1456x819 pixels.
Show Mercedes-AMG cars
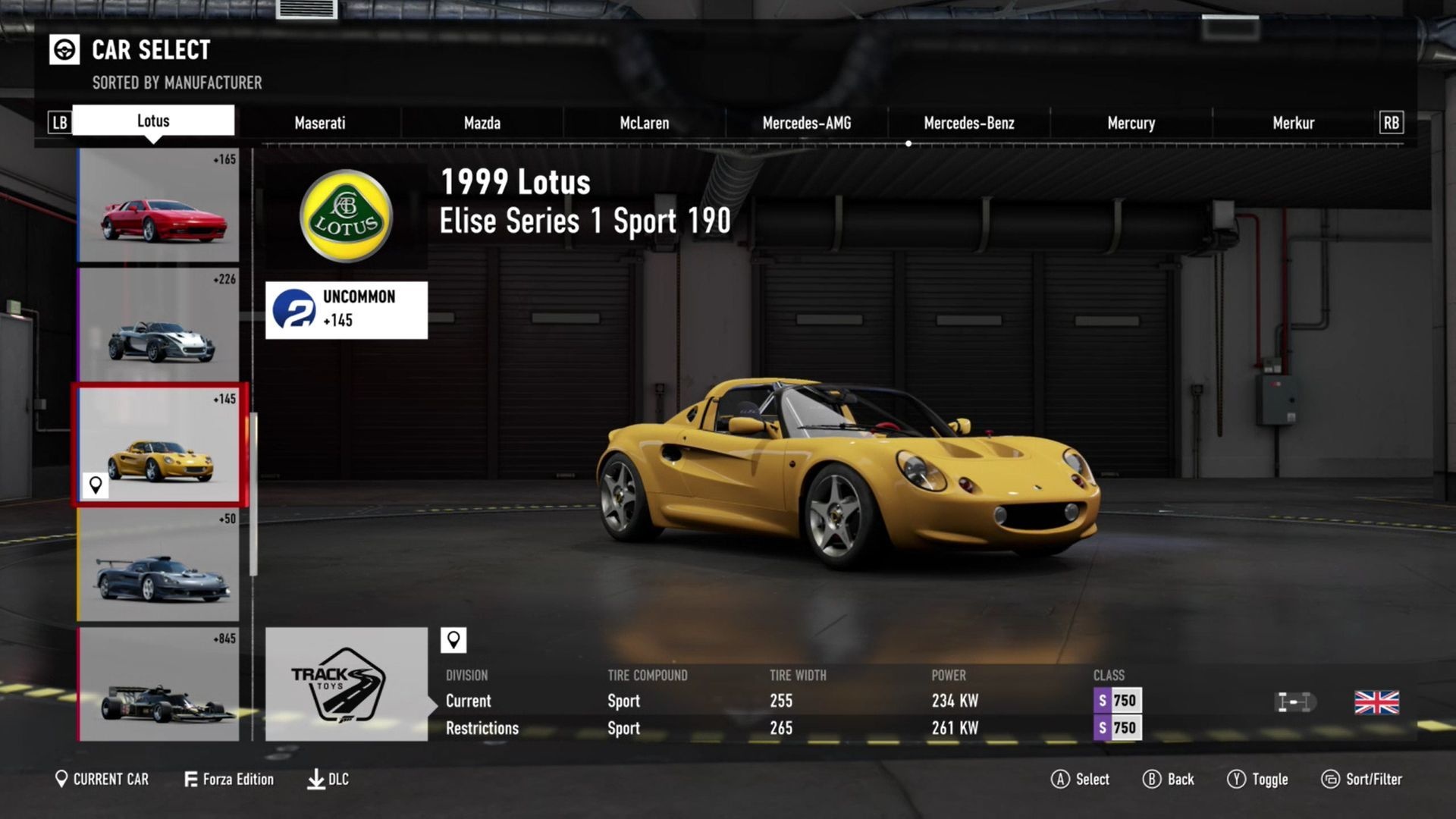click(x=806, y=123)
